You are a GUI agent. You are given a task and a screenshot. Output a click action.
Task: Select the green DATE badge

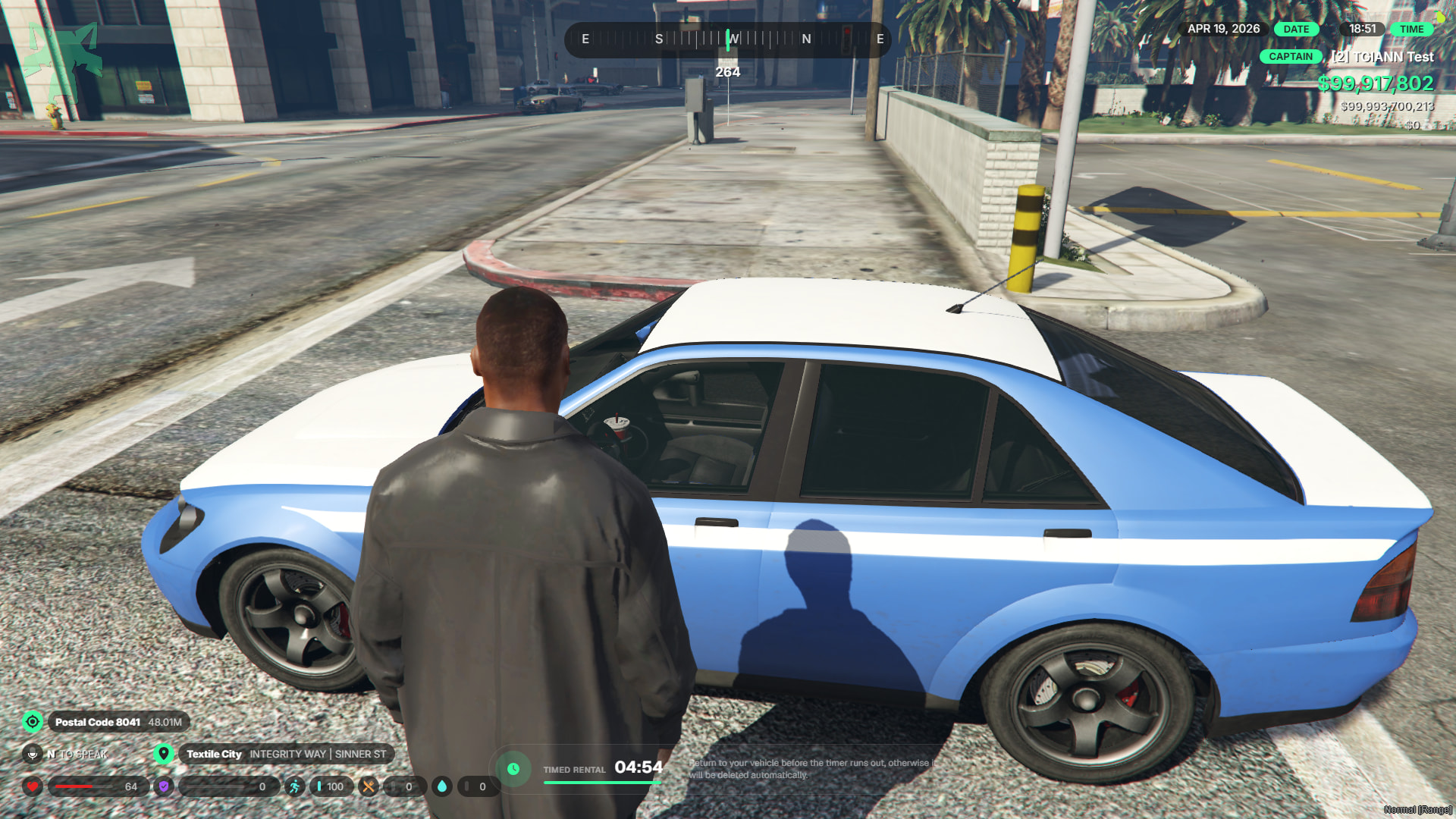click(x=1296, y=29)
